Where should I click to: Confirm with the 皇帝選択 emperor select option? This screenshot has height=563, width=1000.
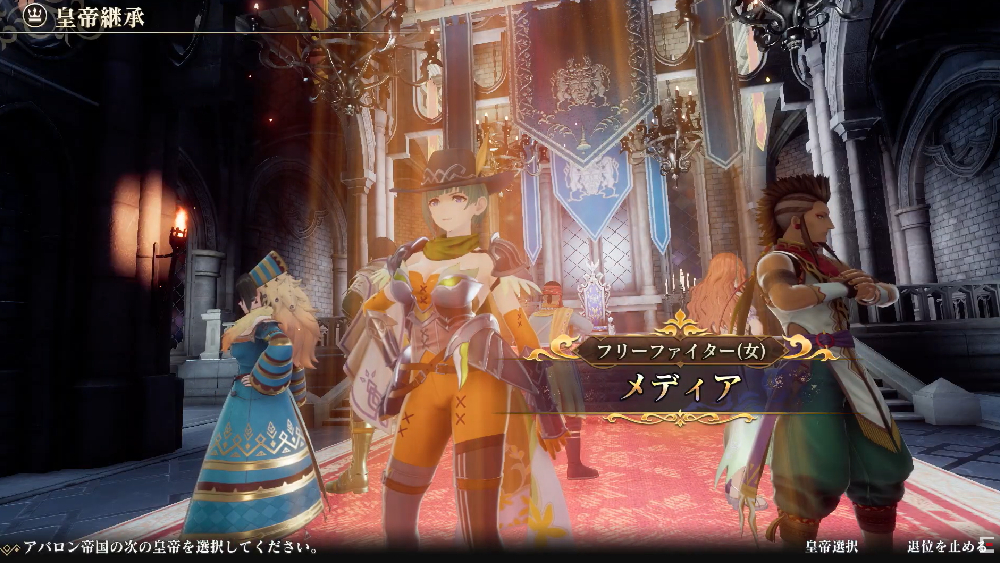pos(832,548)
